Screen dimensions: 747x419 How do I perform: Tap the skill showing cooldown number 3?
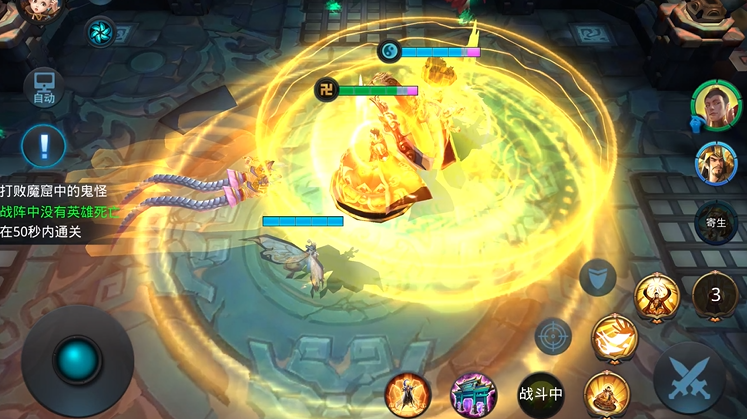715,294
